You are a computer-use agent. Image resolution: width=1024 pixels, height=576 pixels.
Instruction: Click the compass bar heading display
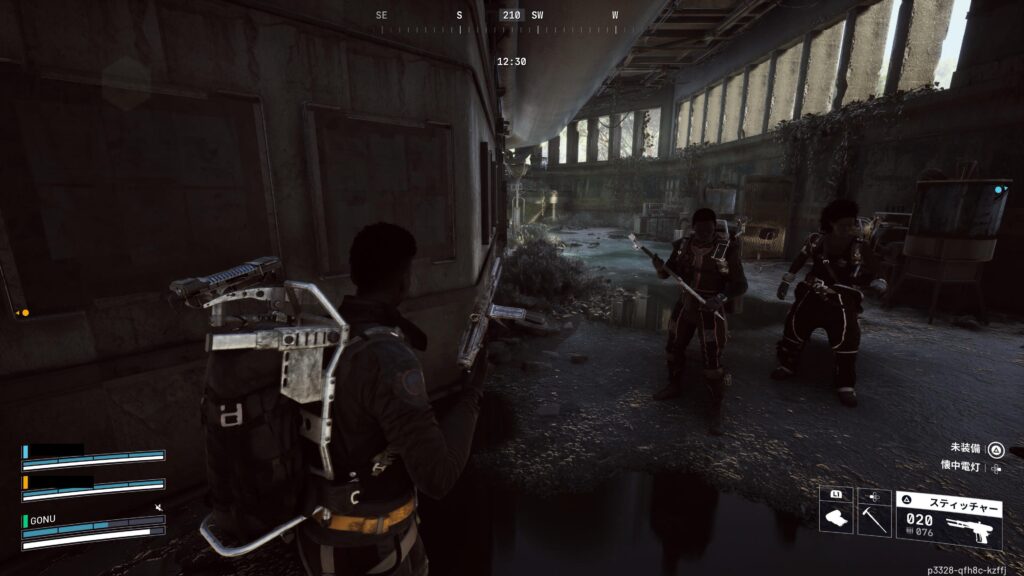click(512, 16)
